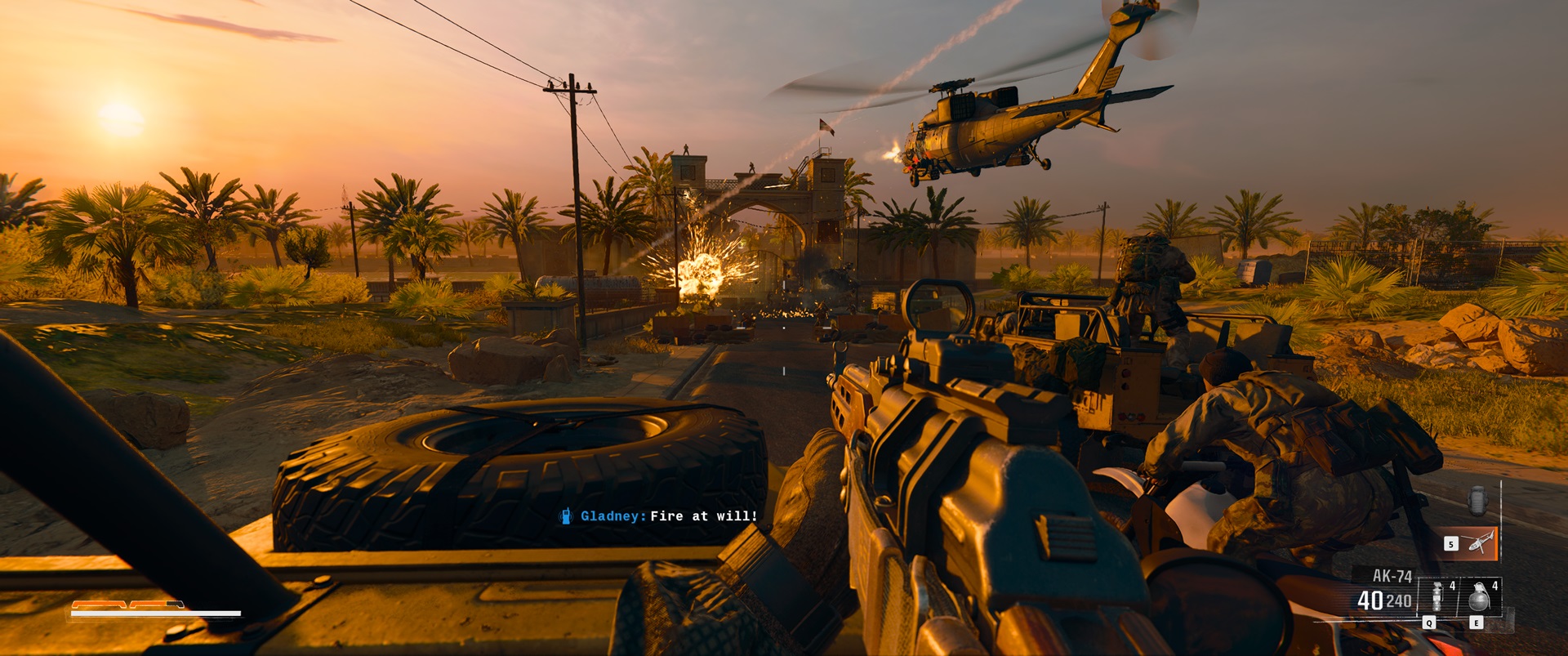Select the tactical stun grenade slot
The image size is (1568, 656).
1437,596
